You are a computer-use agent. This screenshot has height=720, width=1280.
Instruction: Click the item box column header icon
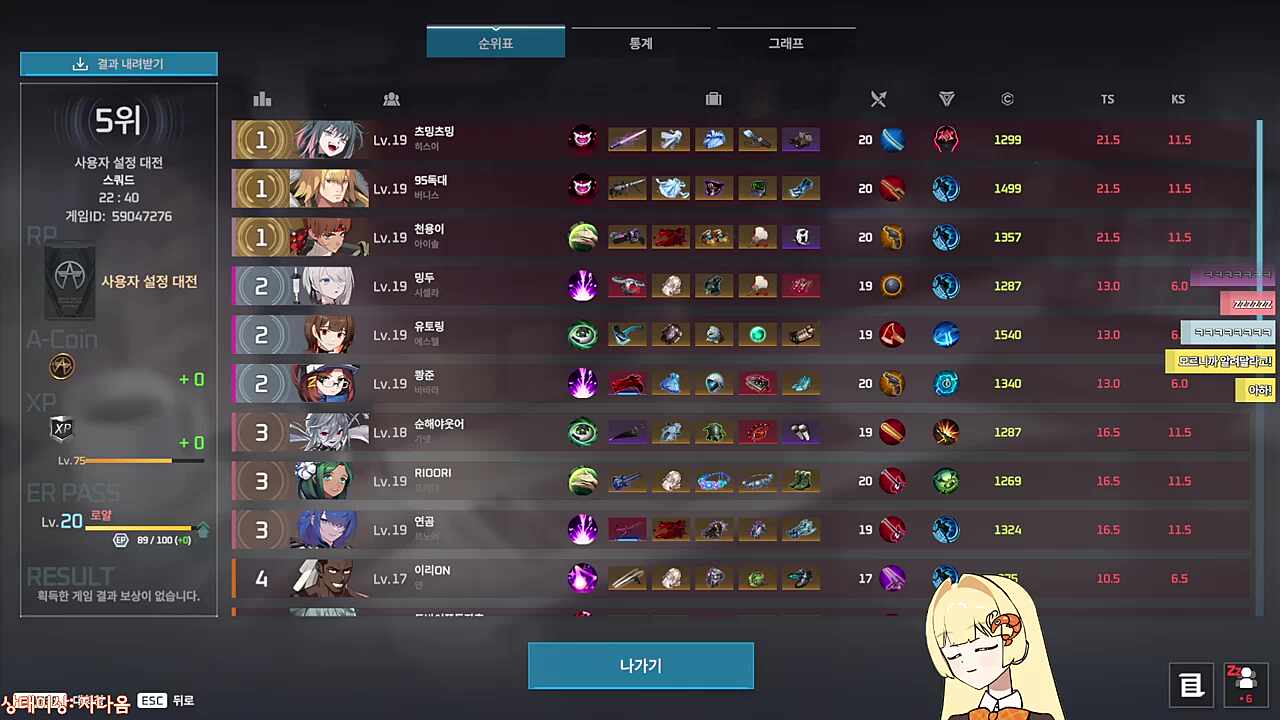coord(713,99)
